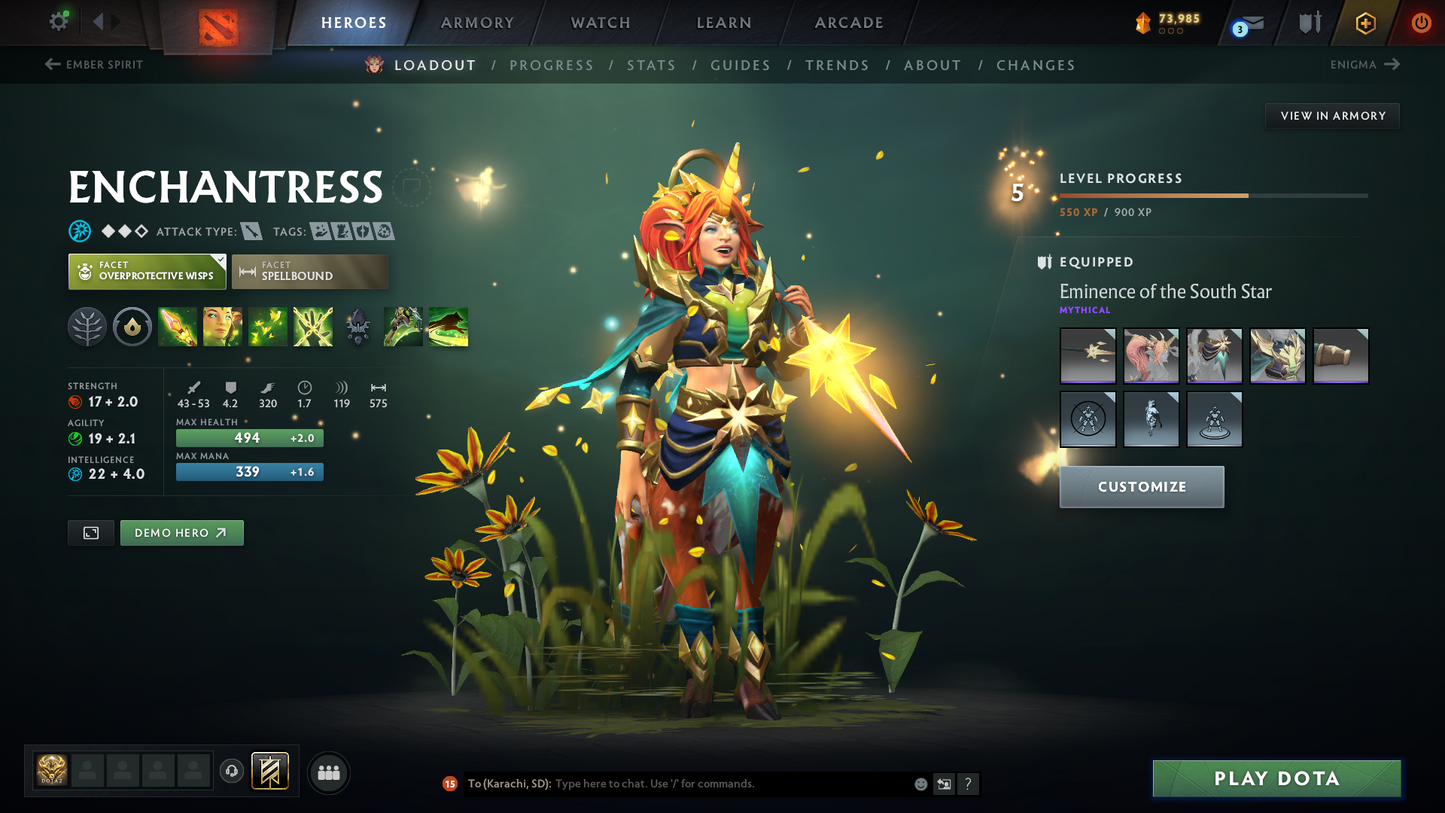Open the Shard upgrade icon
Image resolution: width=1445 pixels, height=813 pixels.
click(132, 326)
